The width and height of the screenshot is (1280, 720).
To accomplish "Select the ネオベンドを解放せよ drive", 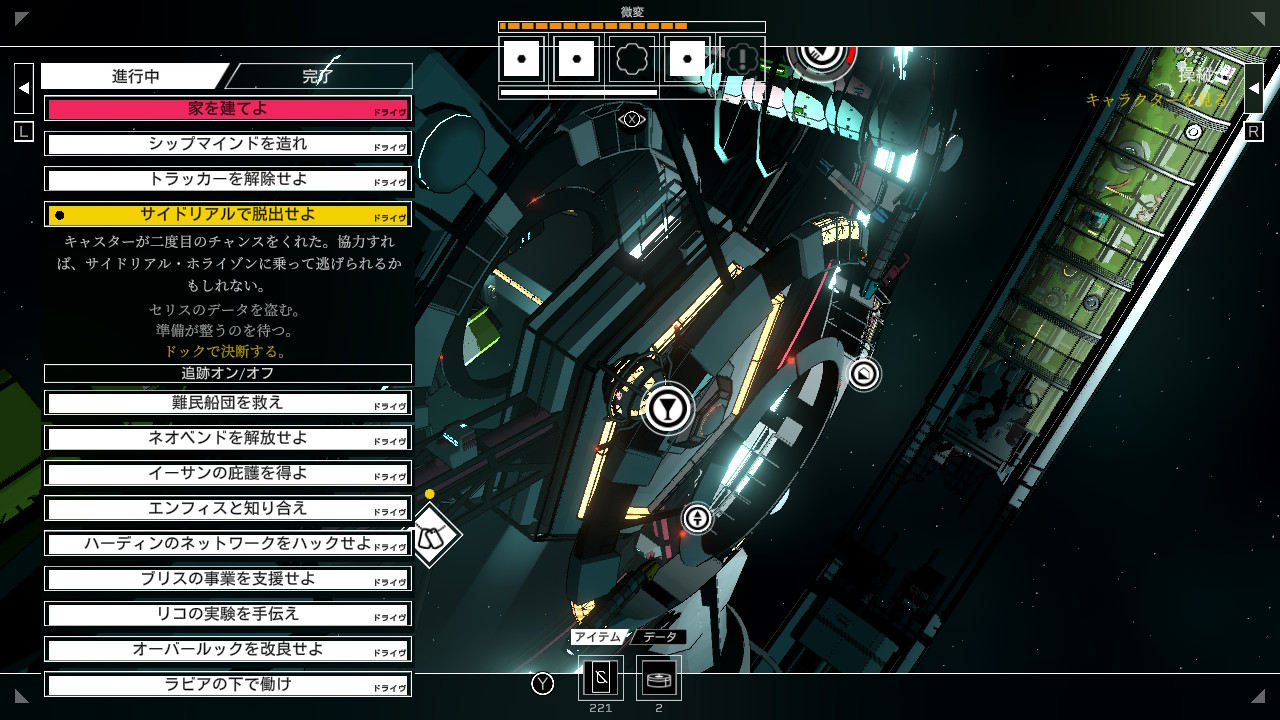I will pos(228,438).
